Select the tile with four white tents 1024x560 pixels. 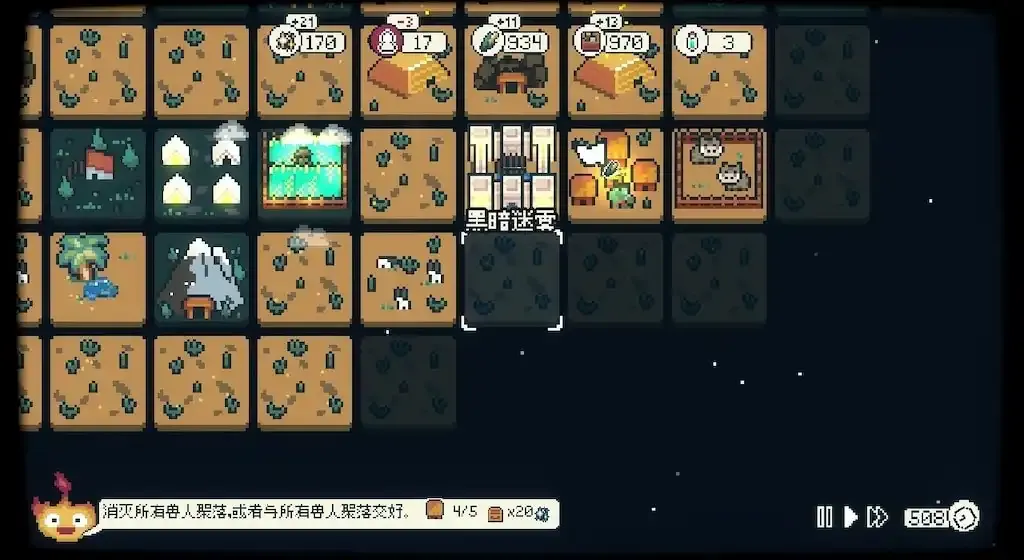click(x=201, y=168)
